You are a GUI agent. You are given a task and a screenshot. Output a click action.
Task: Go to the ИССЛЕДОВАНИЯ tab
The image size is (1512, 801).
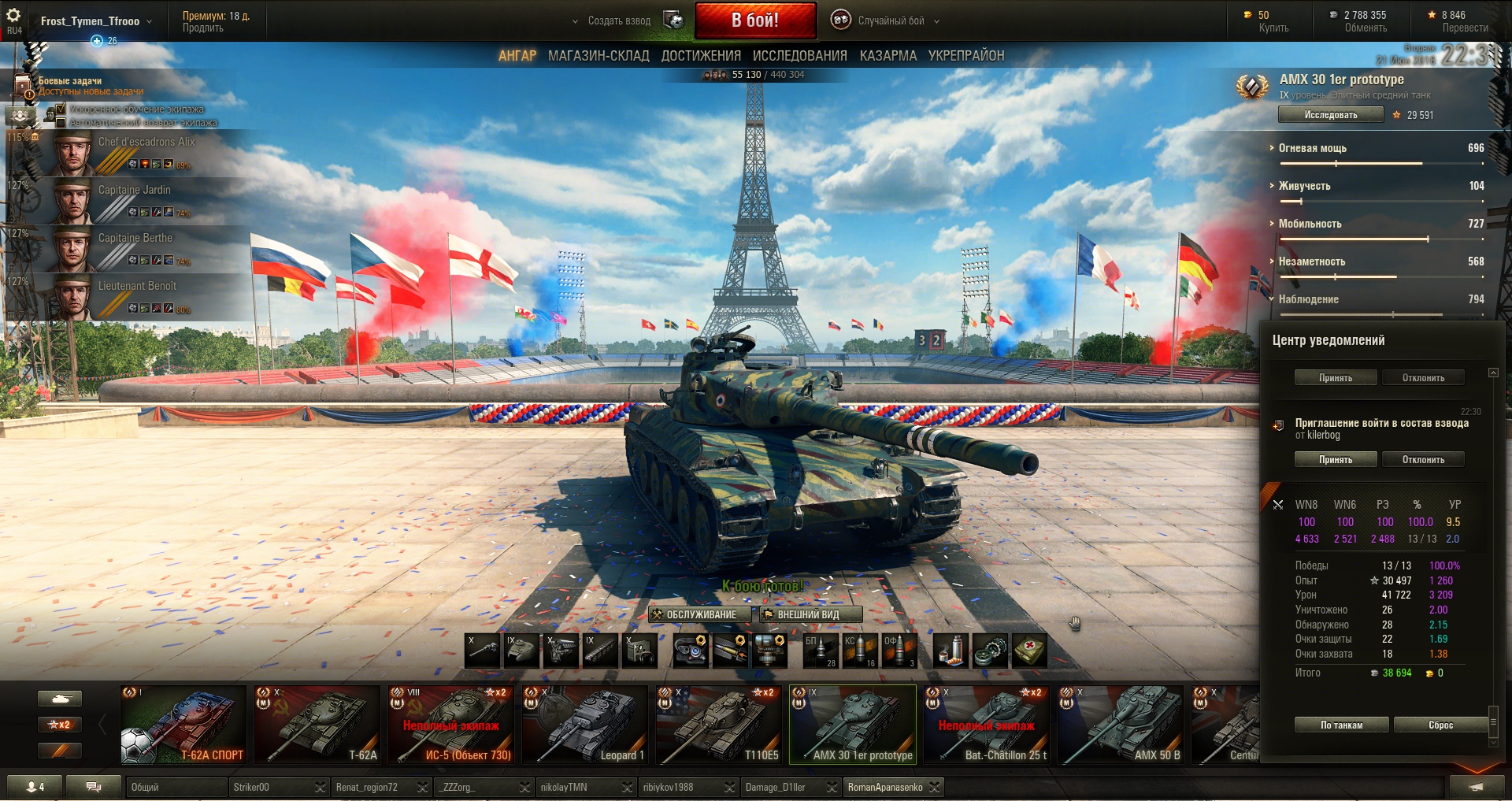coord(799,56)
